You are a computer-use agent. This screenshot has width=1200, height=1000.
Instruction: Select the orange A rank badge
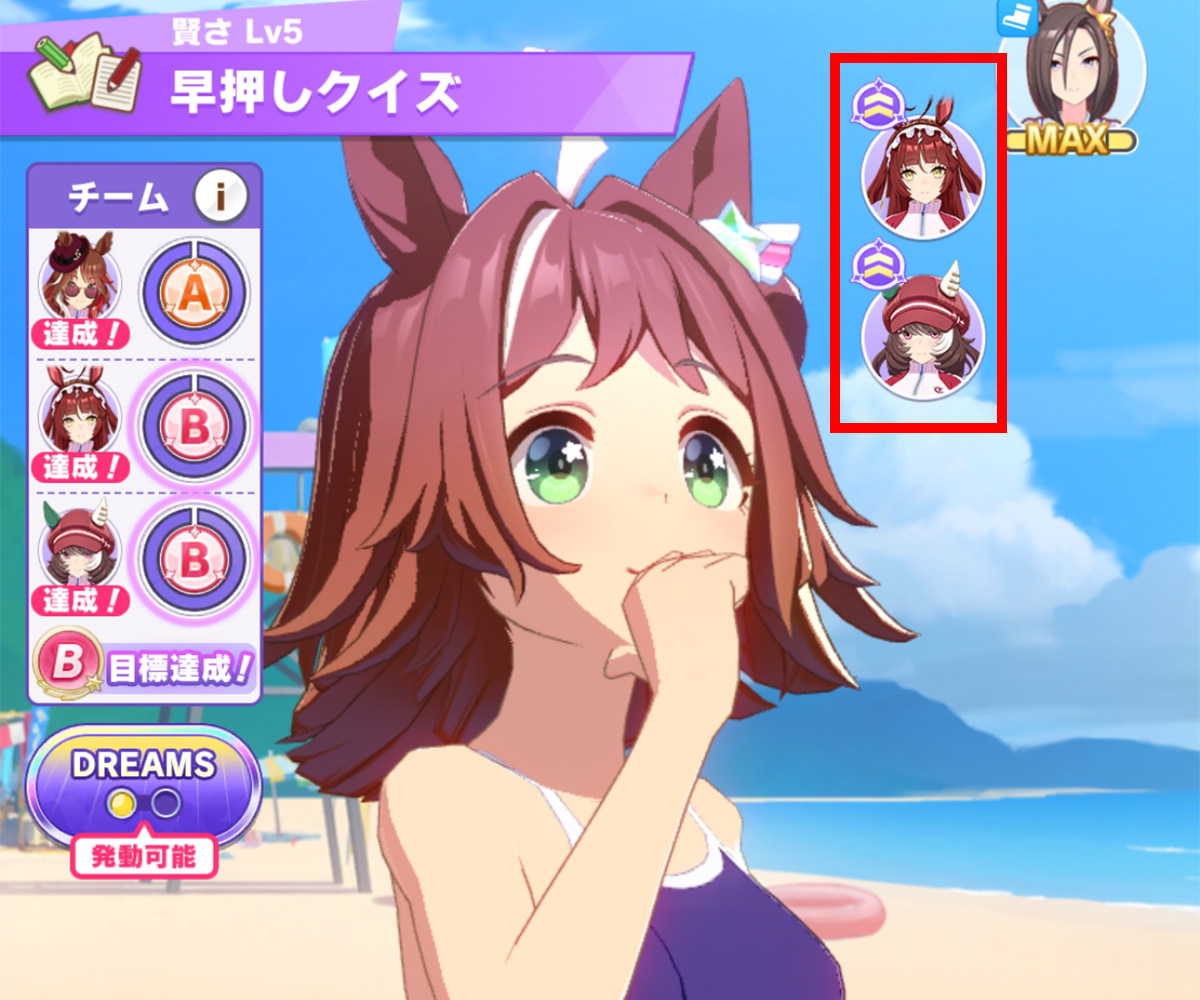point(195,292)
